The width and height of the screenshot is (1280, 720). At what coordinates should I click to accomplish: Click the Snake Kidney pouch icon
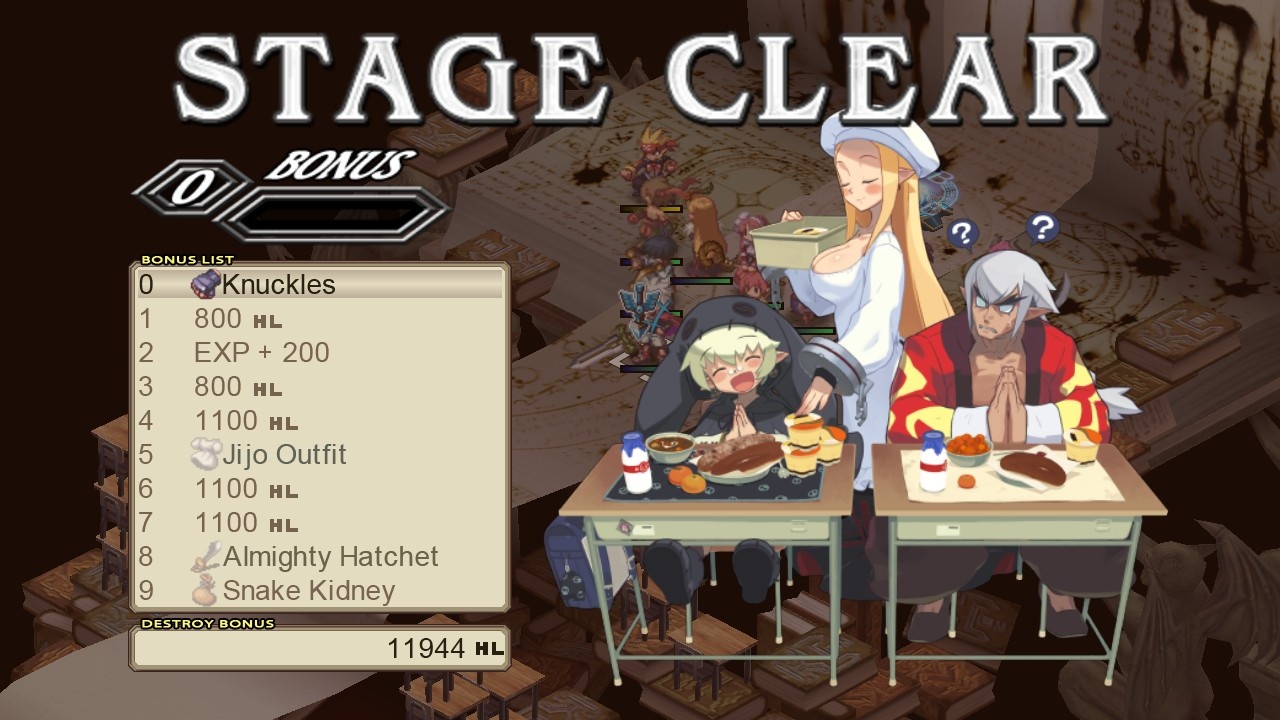pyautogui.click(x=206, y=590)
